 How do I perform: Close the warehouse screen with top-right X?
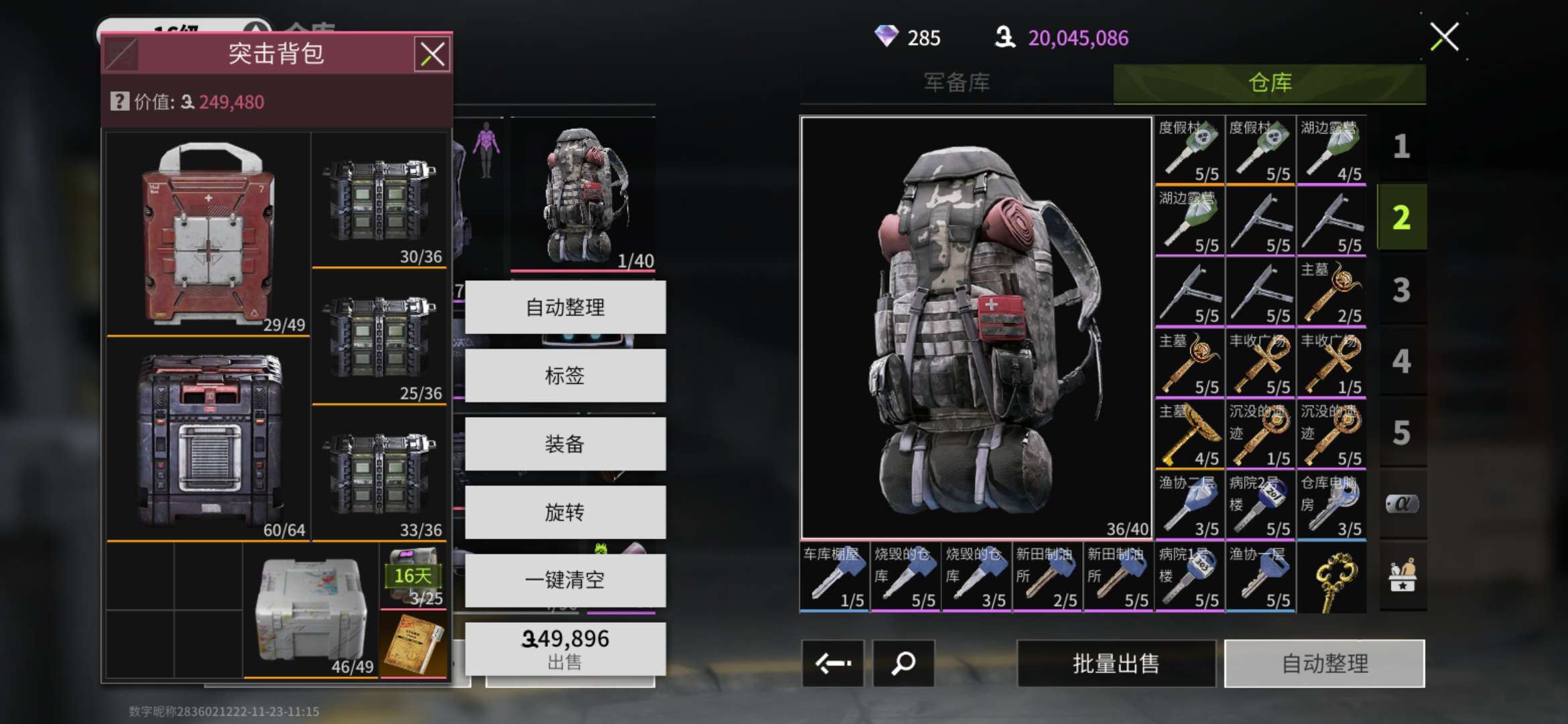point(1444,37)
